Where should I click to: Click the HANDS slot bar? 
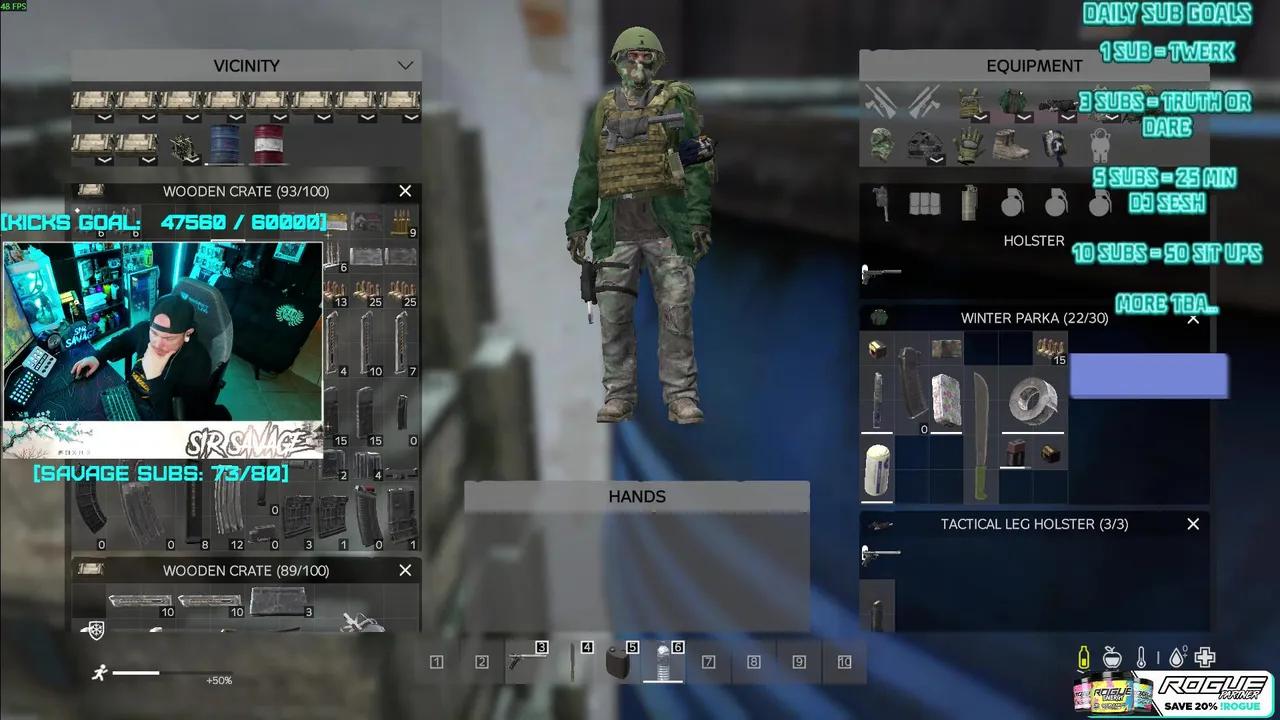click(x=637, y=496)
